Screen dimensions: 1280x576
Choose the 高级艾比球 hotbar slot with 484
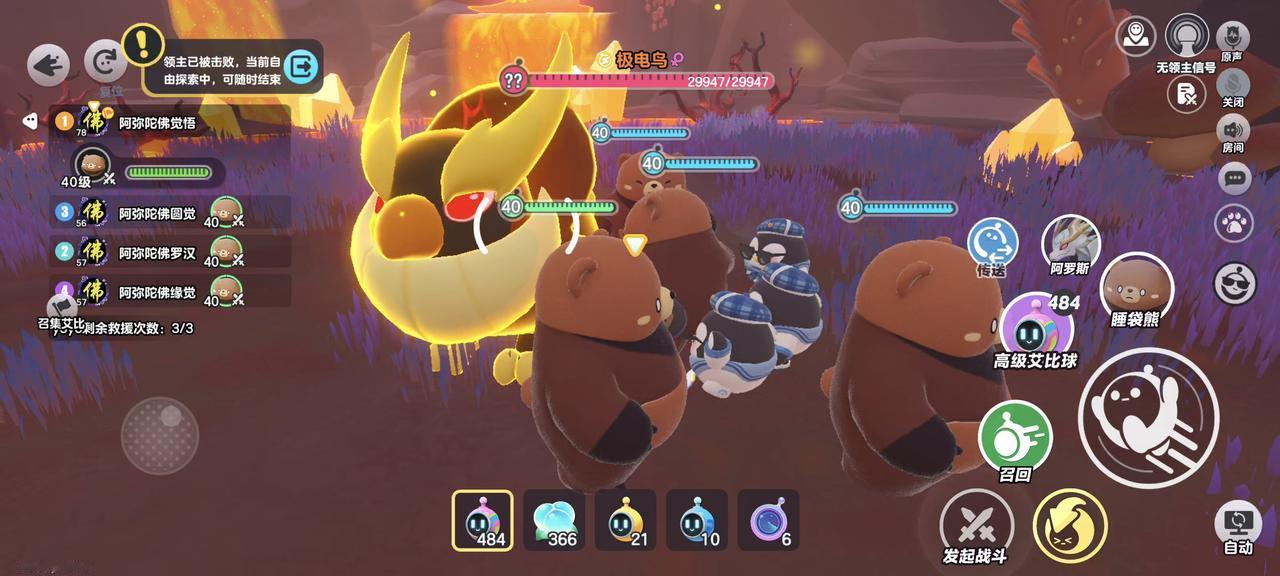483,520
